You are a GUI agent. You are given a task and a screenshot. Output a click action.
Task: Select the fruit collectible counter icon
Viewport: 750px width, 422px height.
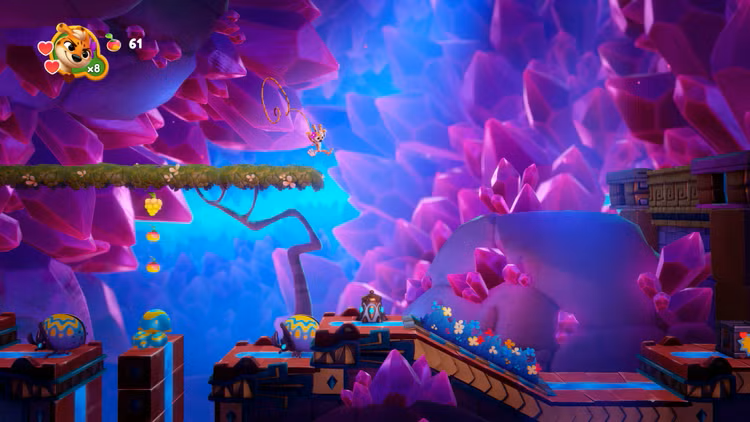[x=113, y=43]
